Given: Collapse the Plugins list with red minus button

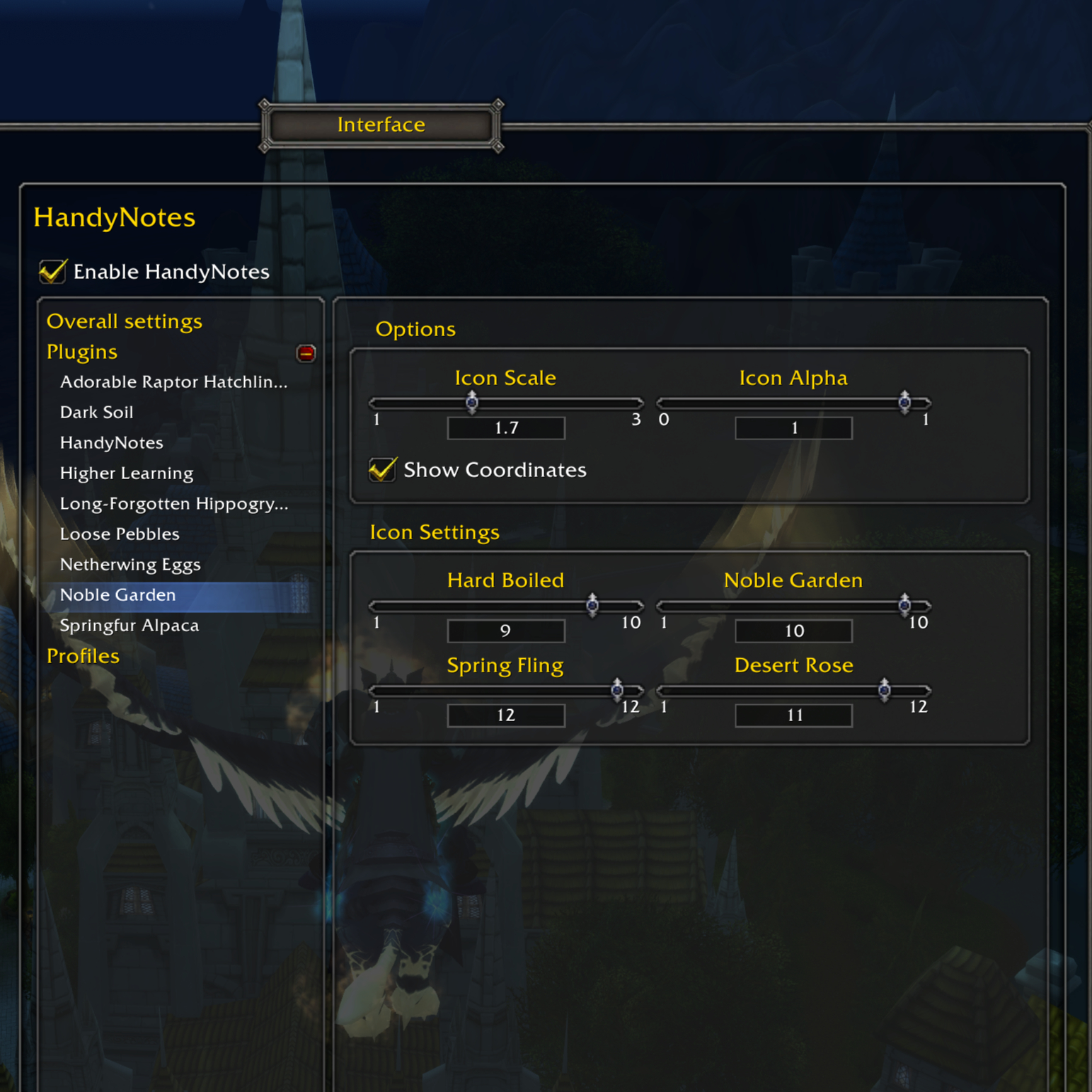Looking at the screenshot, I should [x=306, y=353].
